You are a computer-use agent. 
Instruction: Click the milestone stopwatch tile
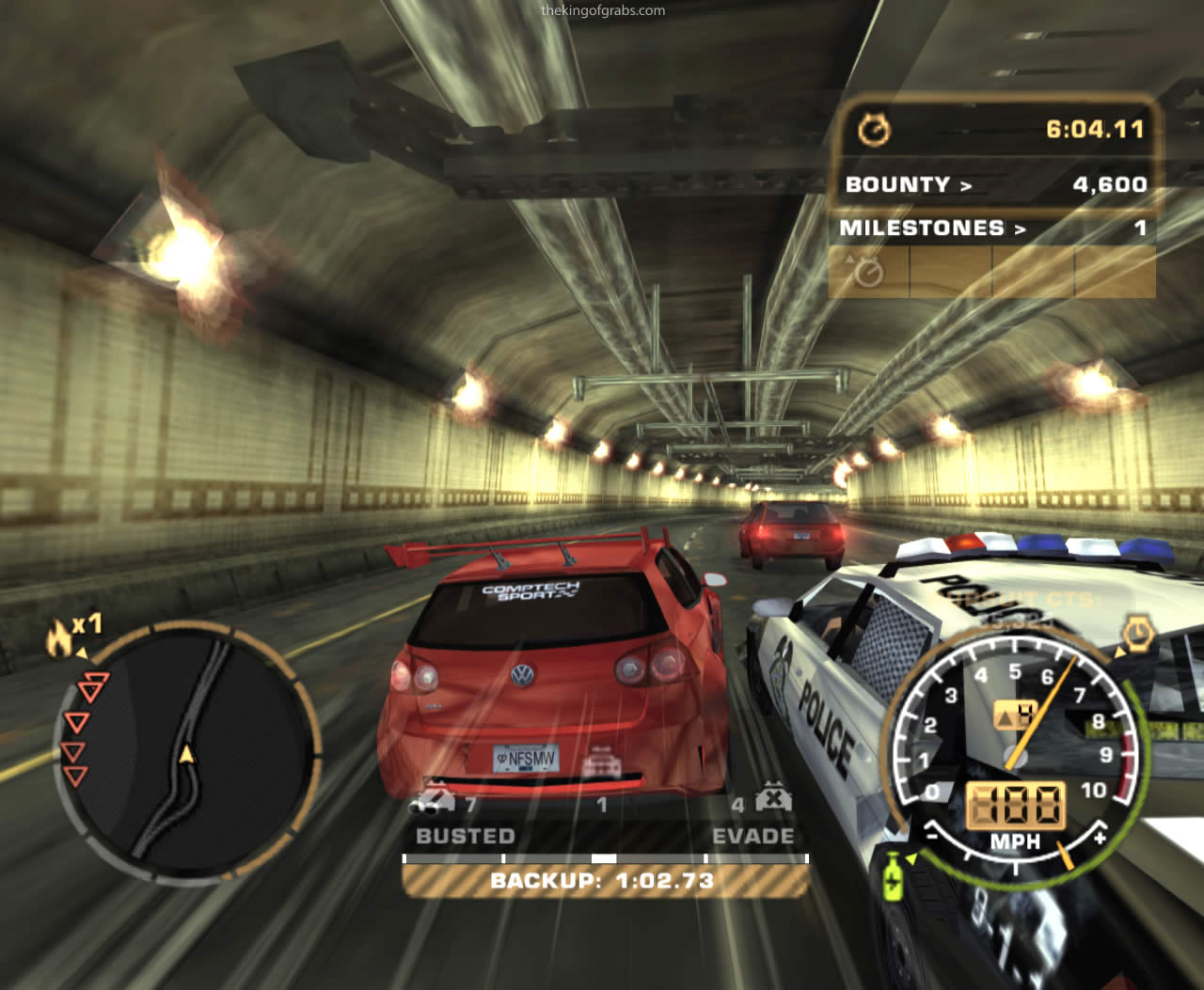(869, 272)
